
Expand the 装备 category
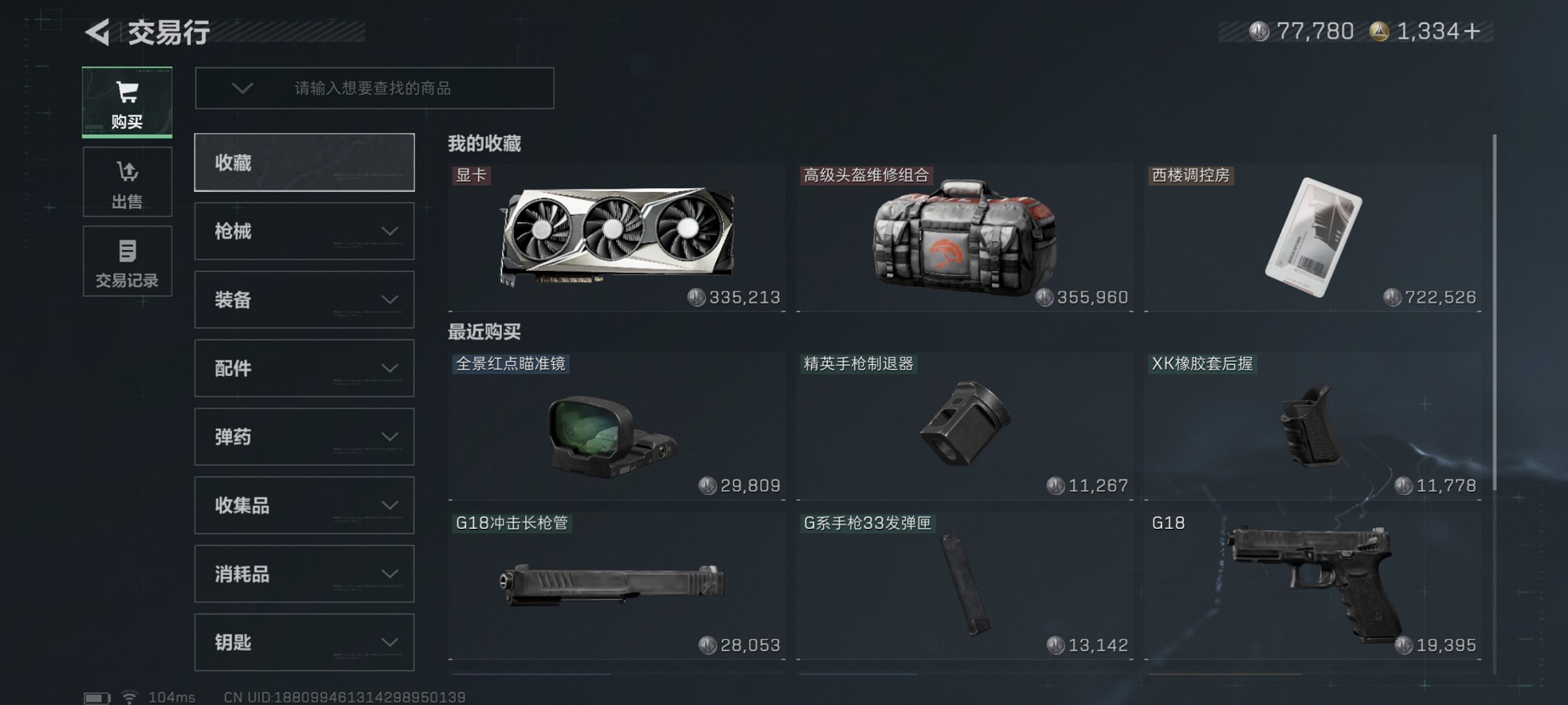304,299
